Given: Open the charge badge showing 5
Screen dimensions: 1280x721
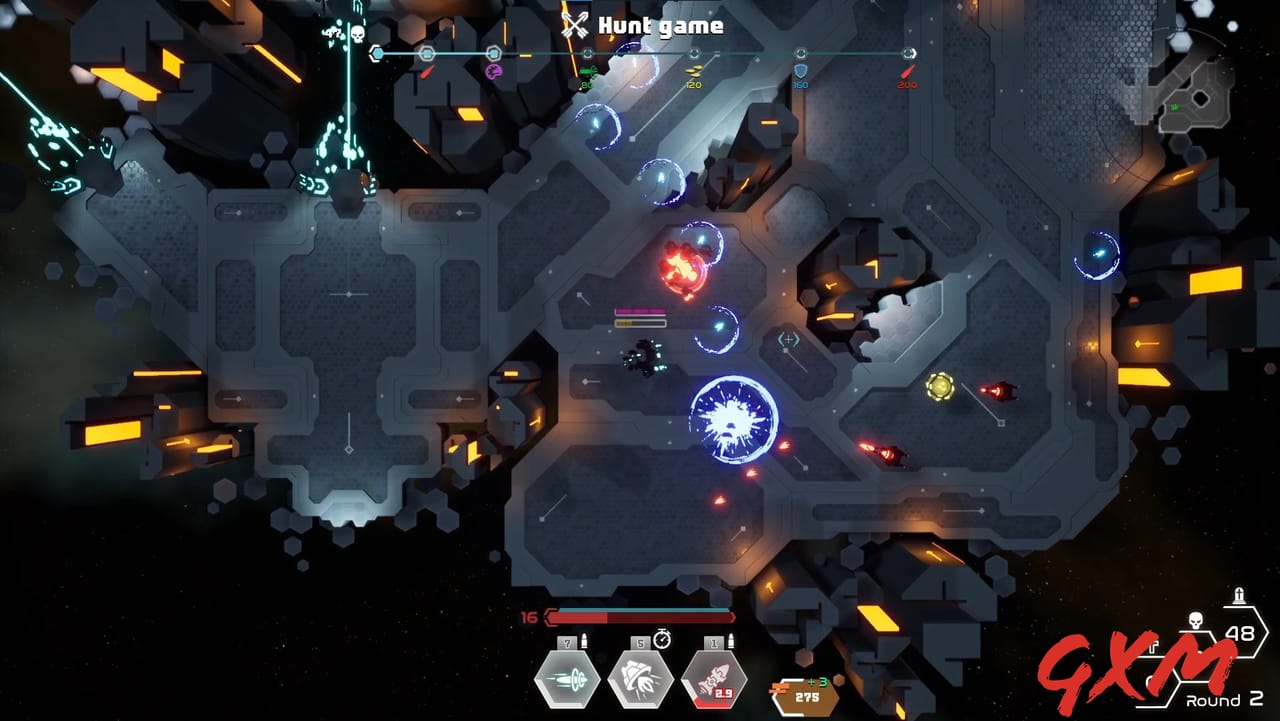Looking at the screenshot, I should [639, 643].
